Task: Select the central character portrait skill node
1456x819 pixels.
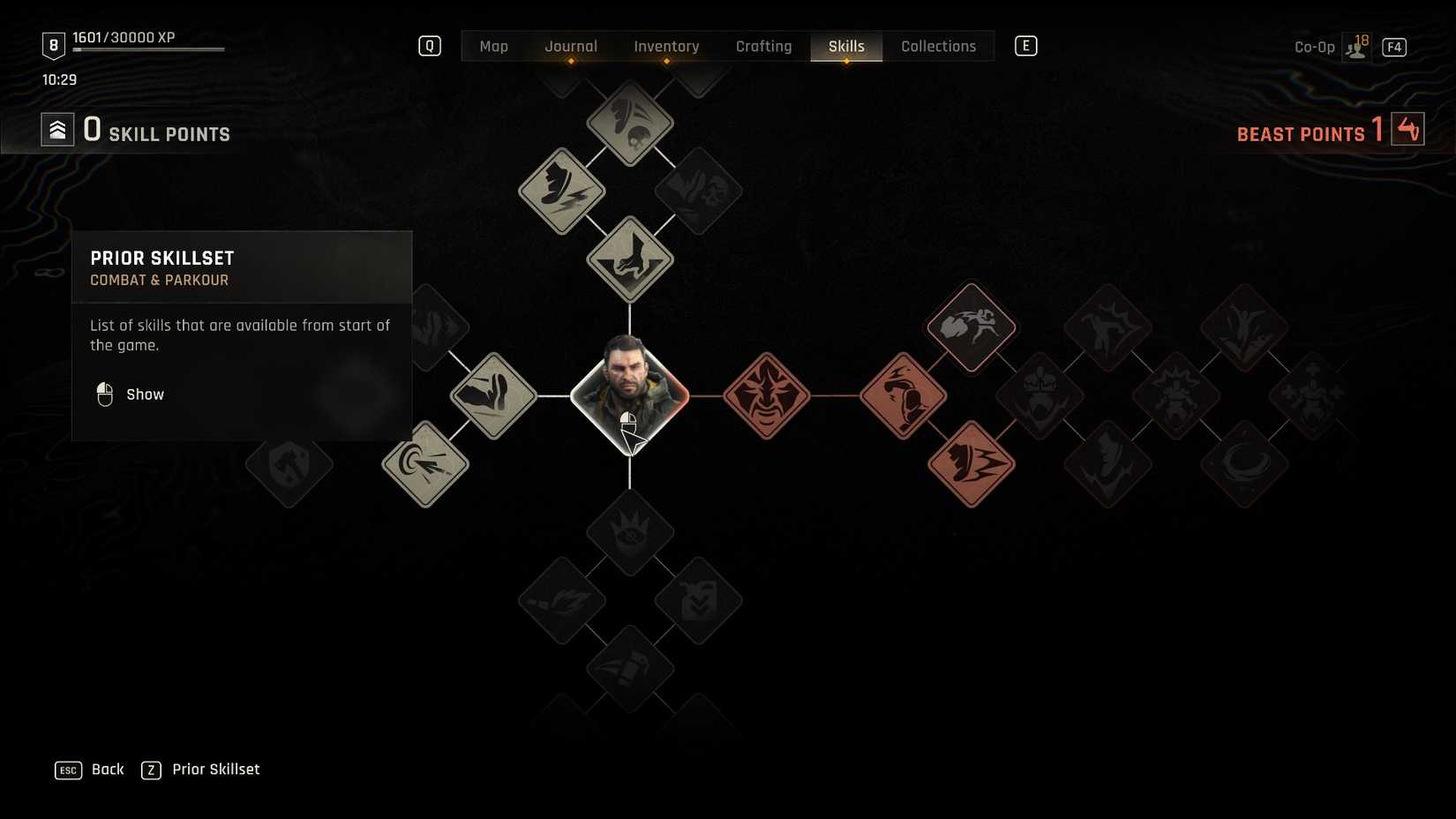Action: 631,396
